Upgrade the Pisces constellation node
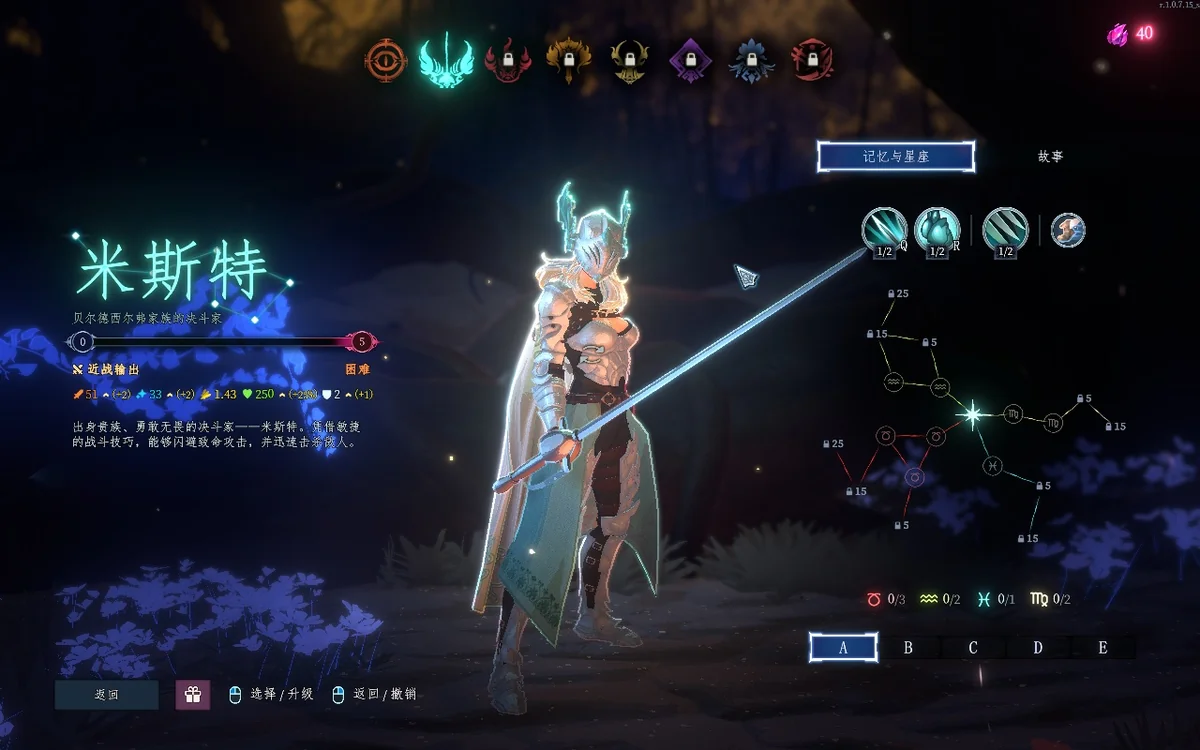Screen dimensions: 1200x750 pyautogui.click(x=990, y=465)
